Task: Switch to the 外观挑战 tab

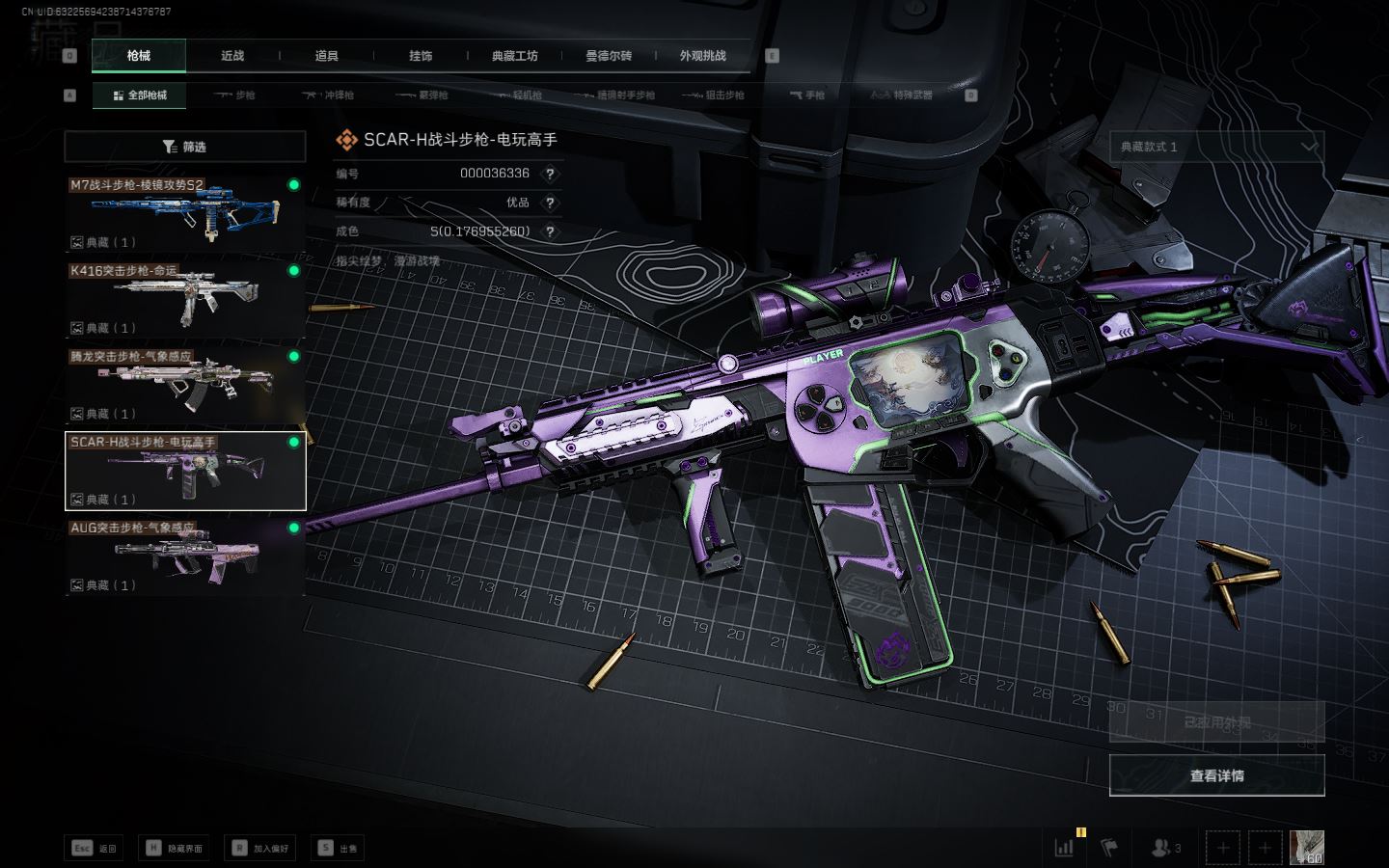Action: point(702,56)
